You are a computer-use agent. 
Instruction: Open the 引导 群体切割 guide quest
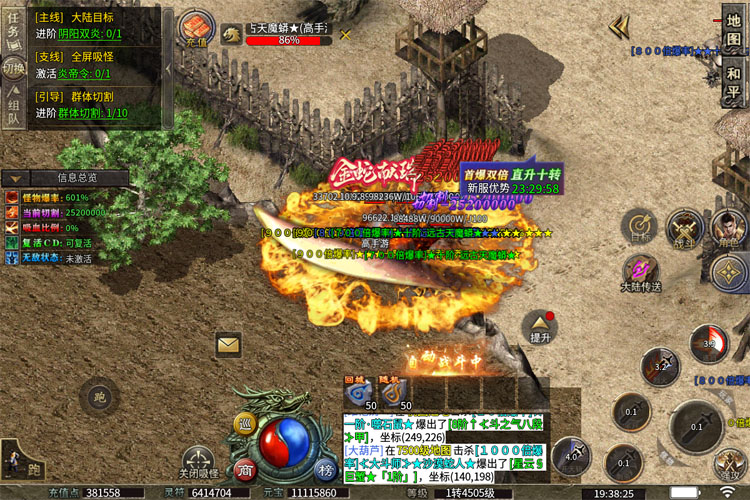click(x=90, y=105)
